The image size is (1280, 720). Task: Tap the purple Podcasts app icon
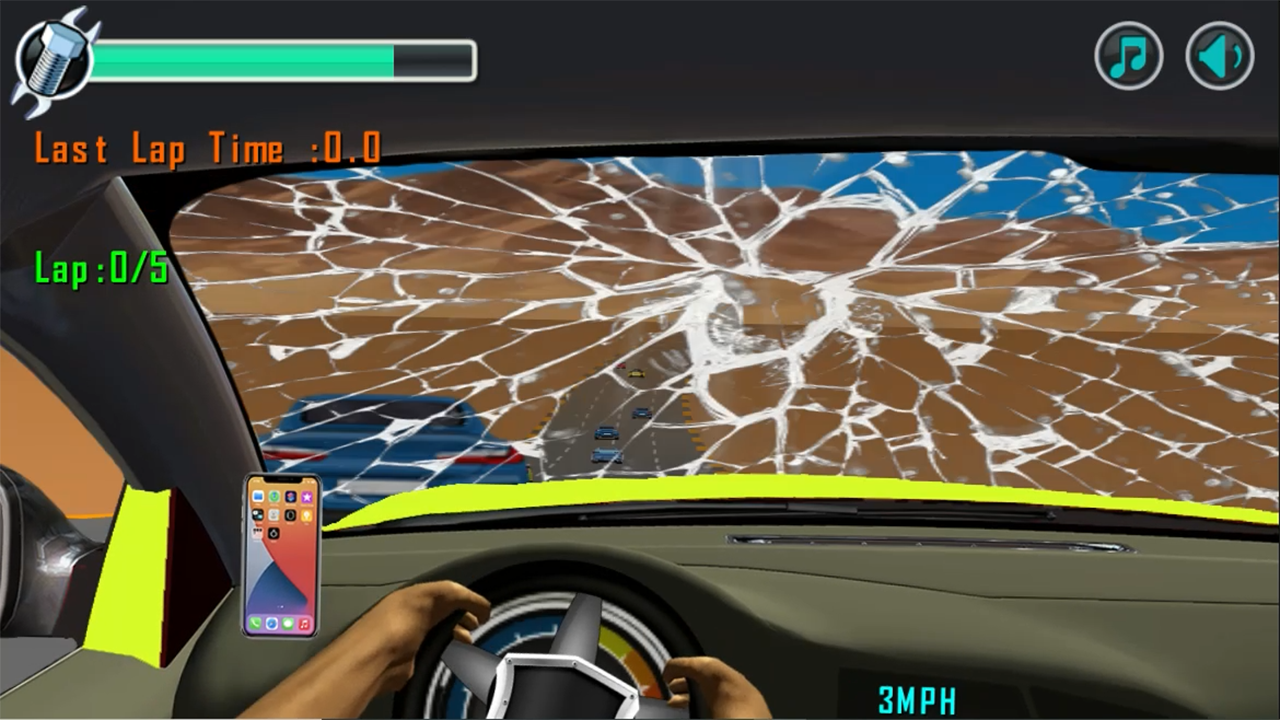tap(290, 496)
